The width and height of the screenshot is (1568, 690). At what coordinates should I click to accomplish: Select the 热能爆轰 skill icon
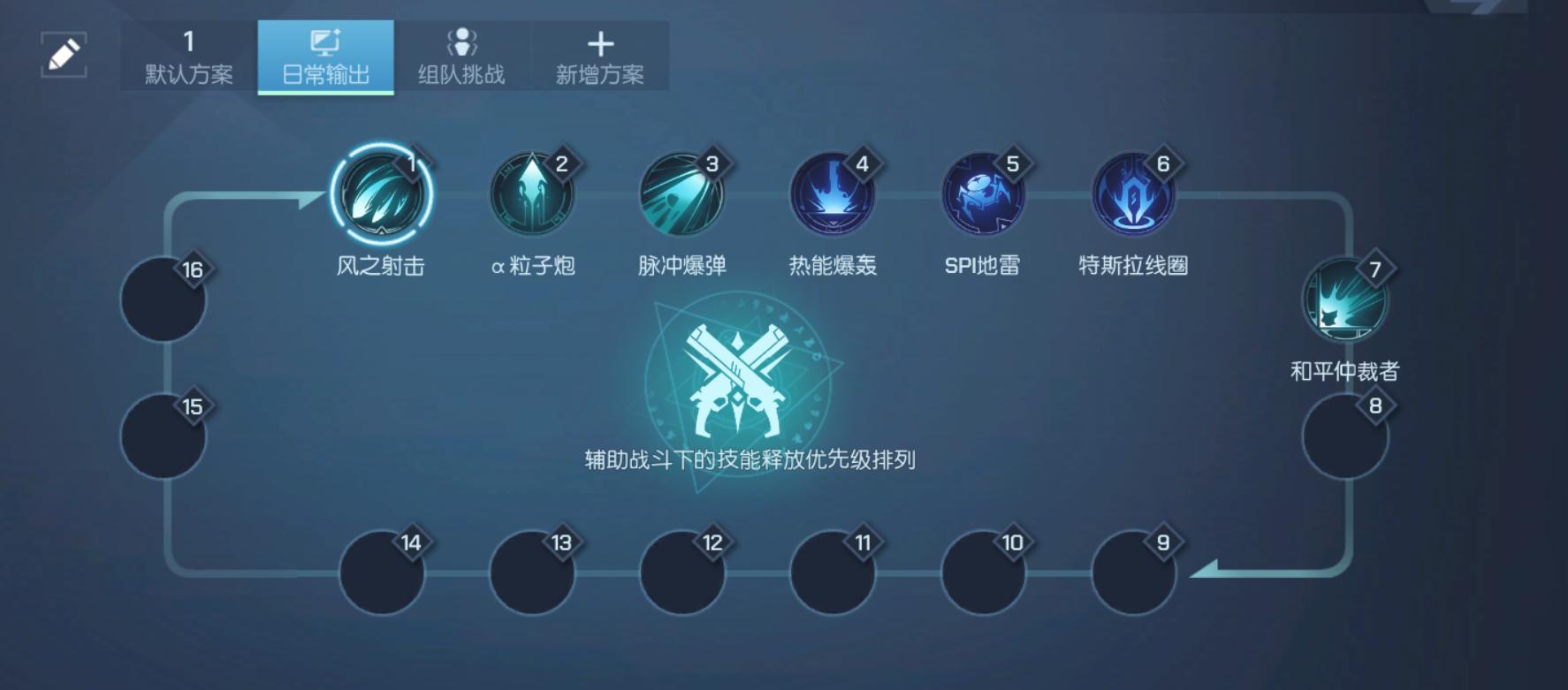[x=832, y=196]
